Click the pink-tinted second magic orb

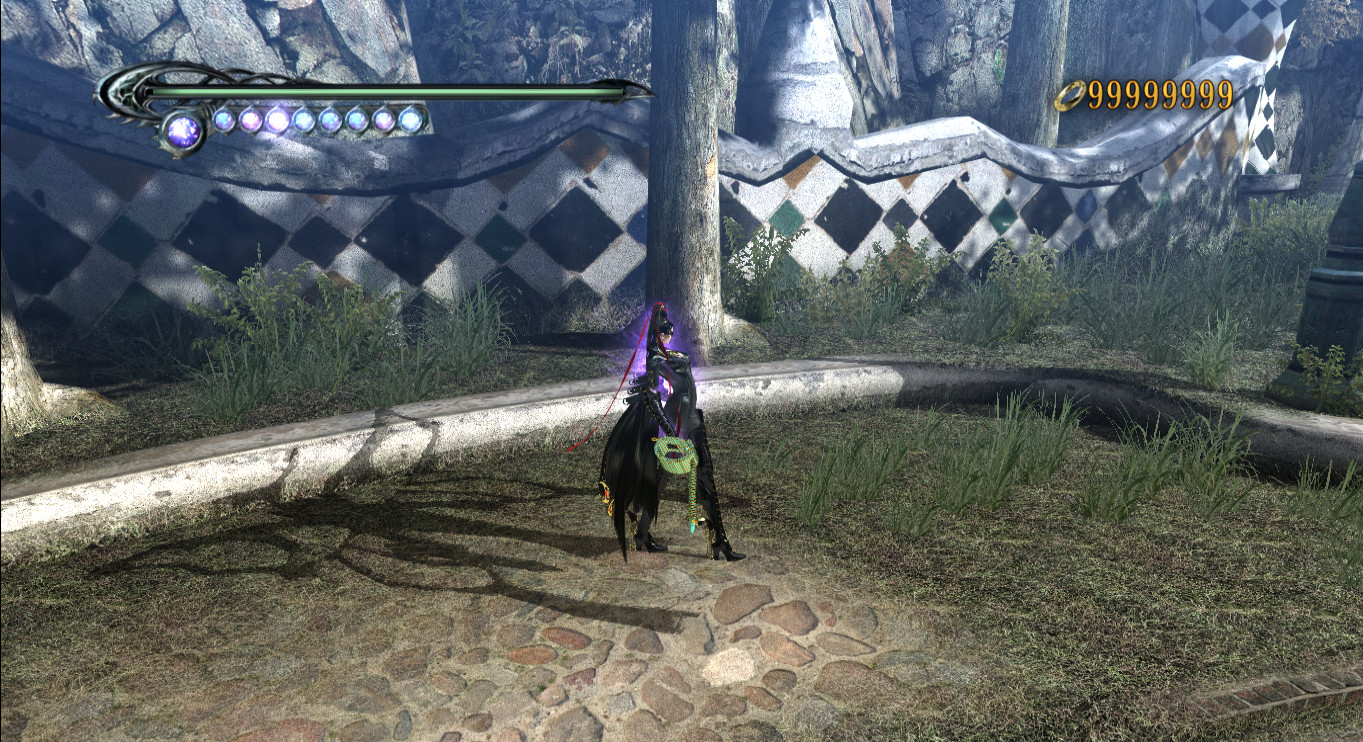point(250,122)
